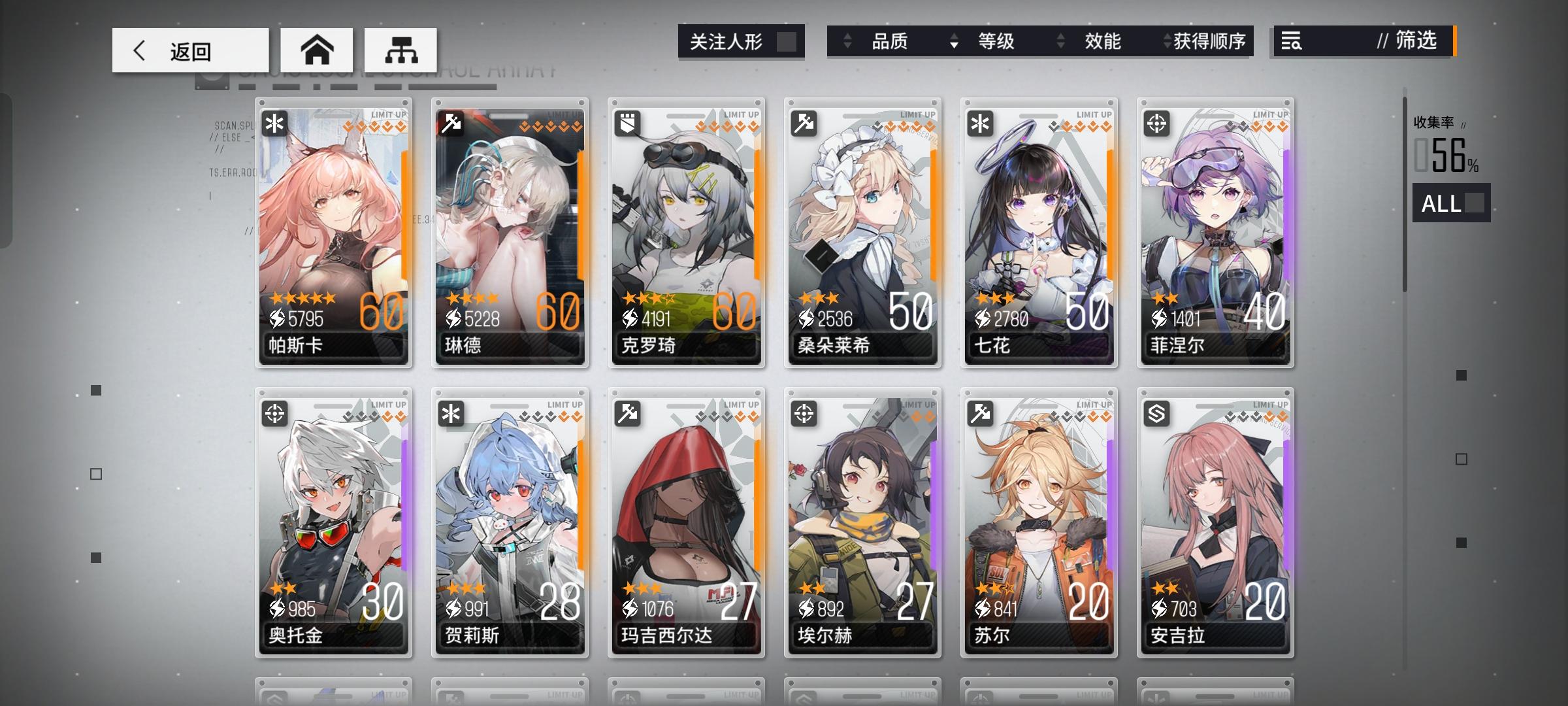Open the 筛选 filter panel
This screenshot has height=706, width=1568.
1414,41
